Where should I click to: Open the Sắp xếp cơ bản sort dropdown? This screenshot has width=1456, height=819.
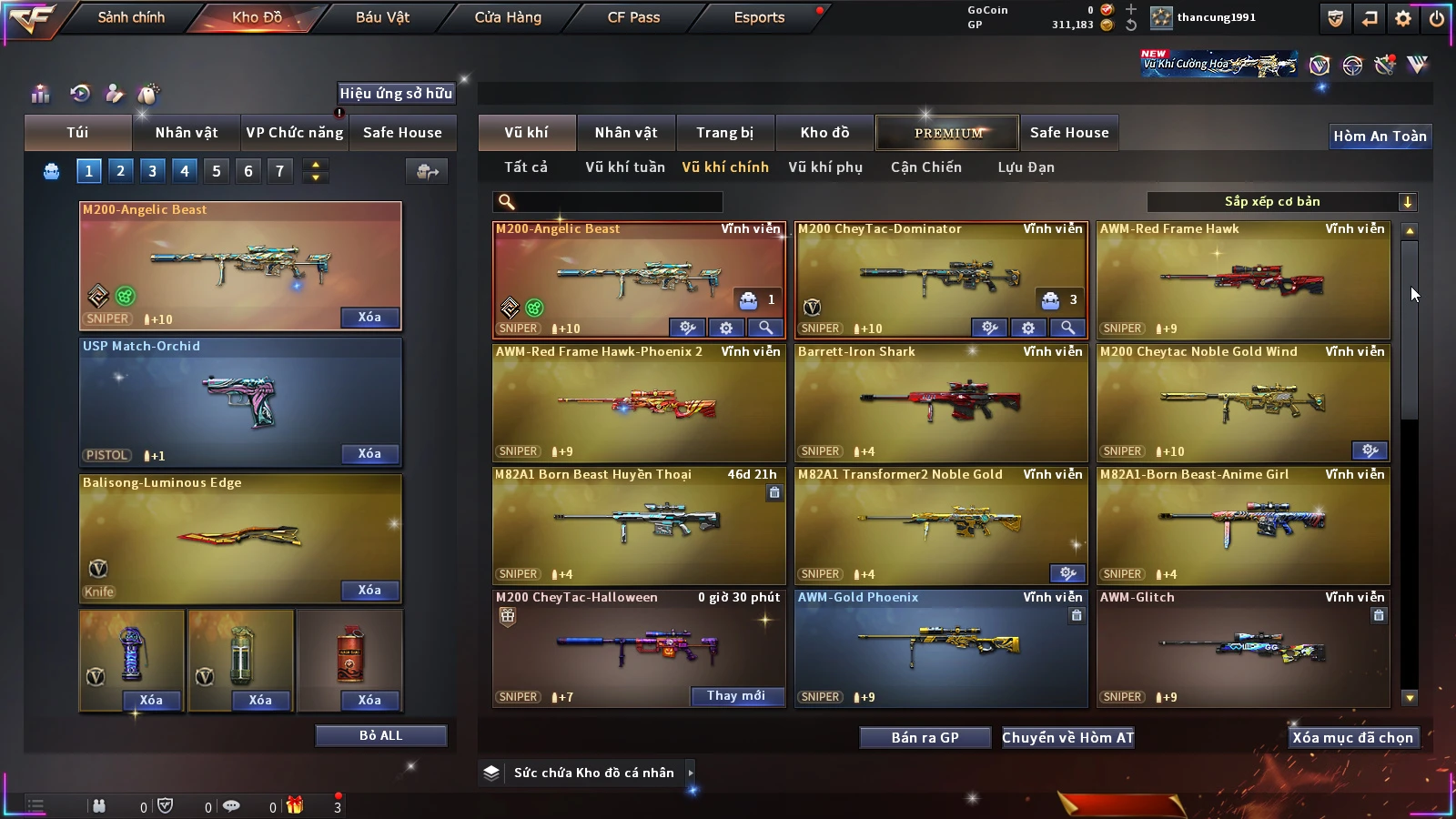click(1281, 202)
